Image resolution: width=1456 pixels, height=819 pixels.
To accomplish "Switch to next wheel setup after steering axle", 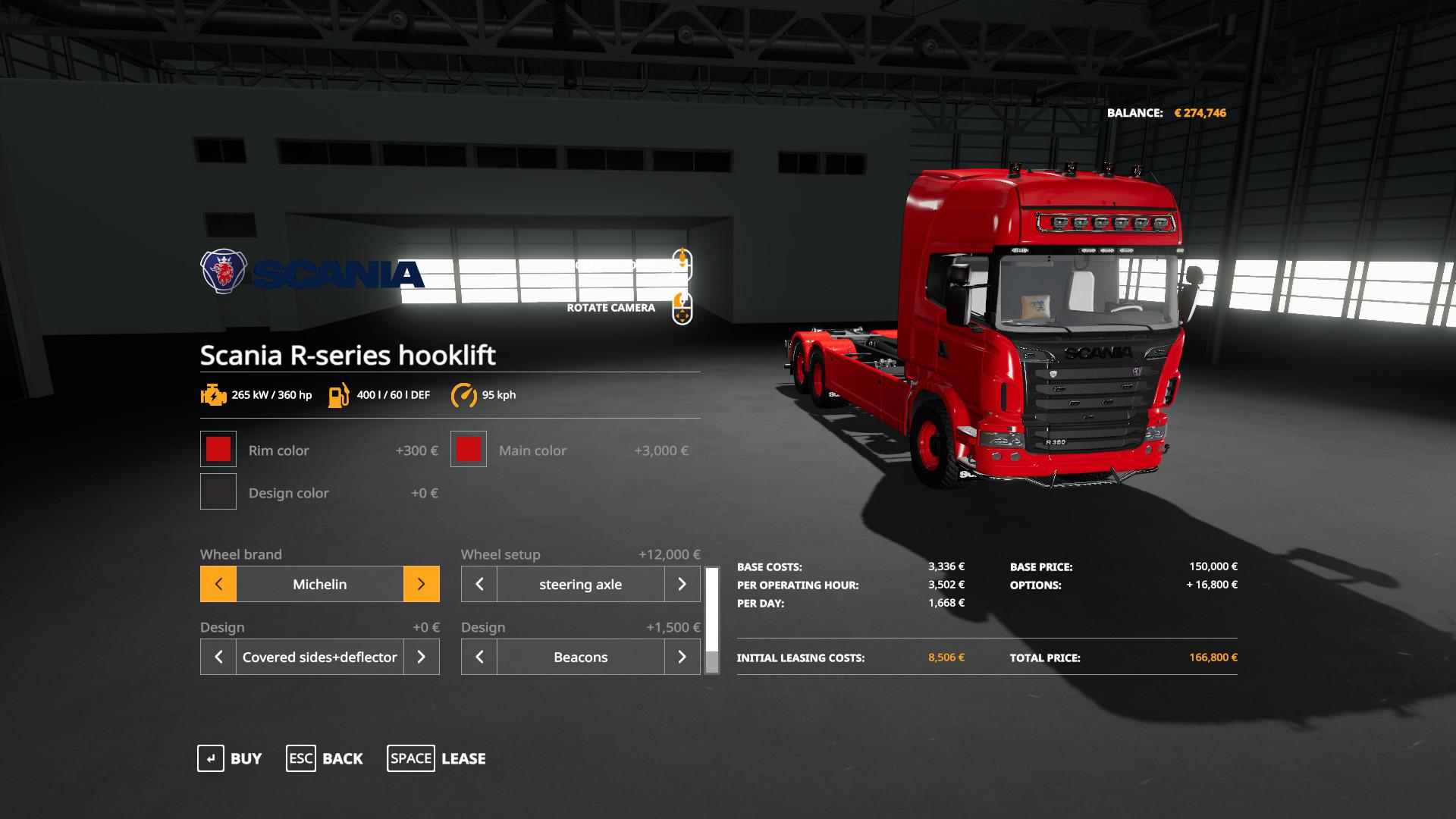I will tap(682, 584).
